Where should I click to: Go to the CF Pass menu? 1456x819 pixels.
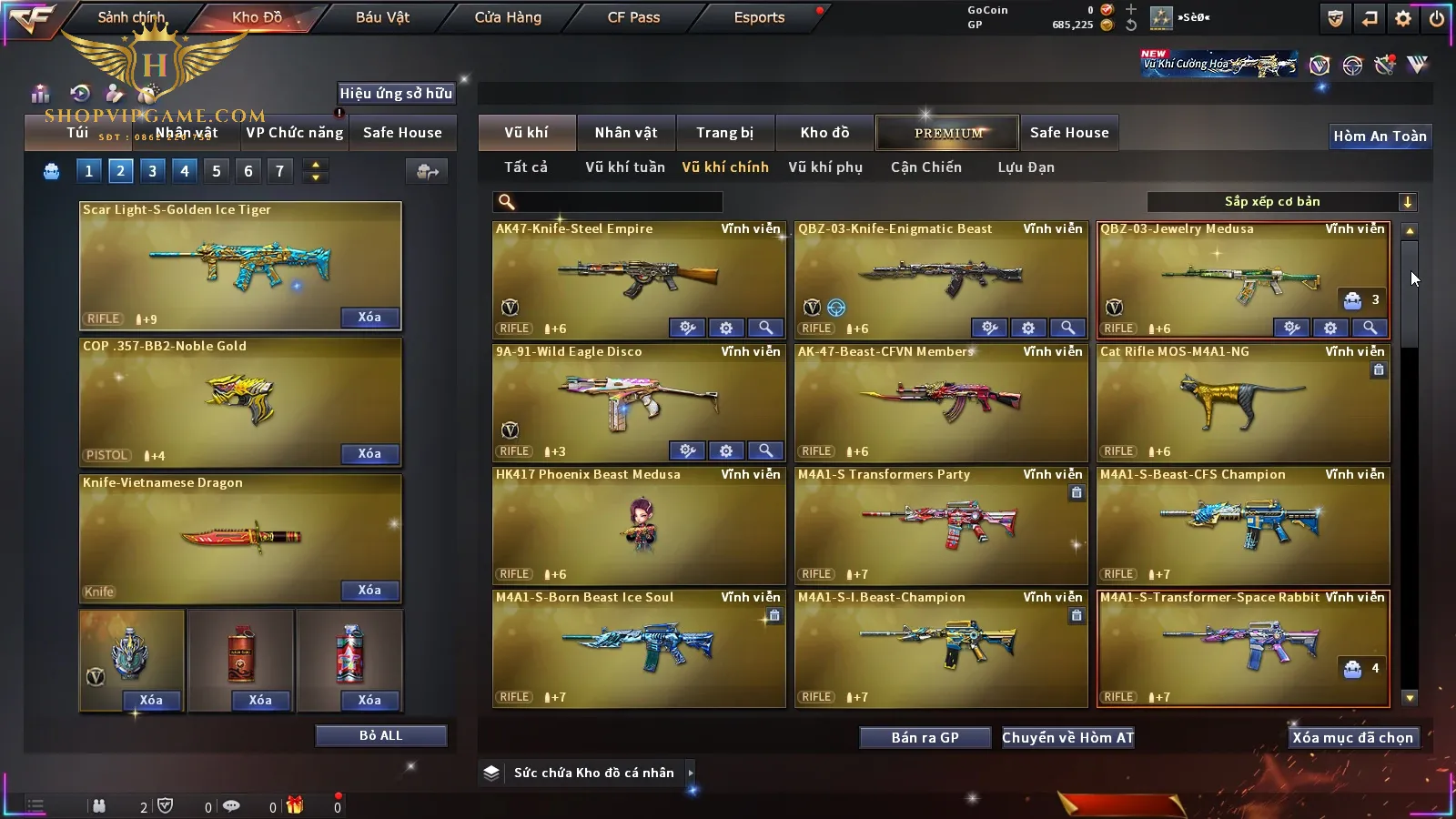(x=633, y=17)
